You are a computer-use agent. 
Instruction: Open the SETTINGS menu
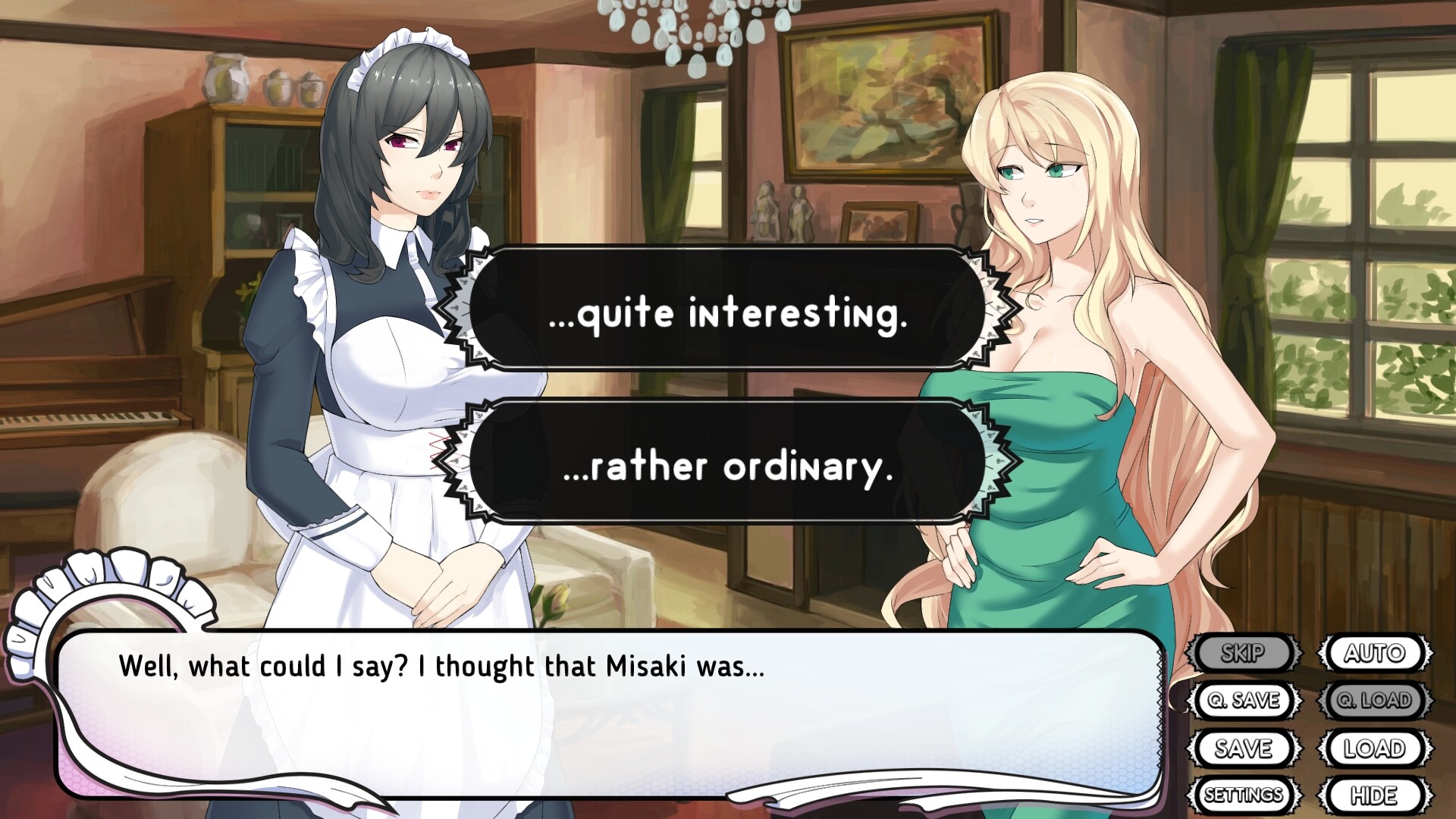pos(1244,795)
